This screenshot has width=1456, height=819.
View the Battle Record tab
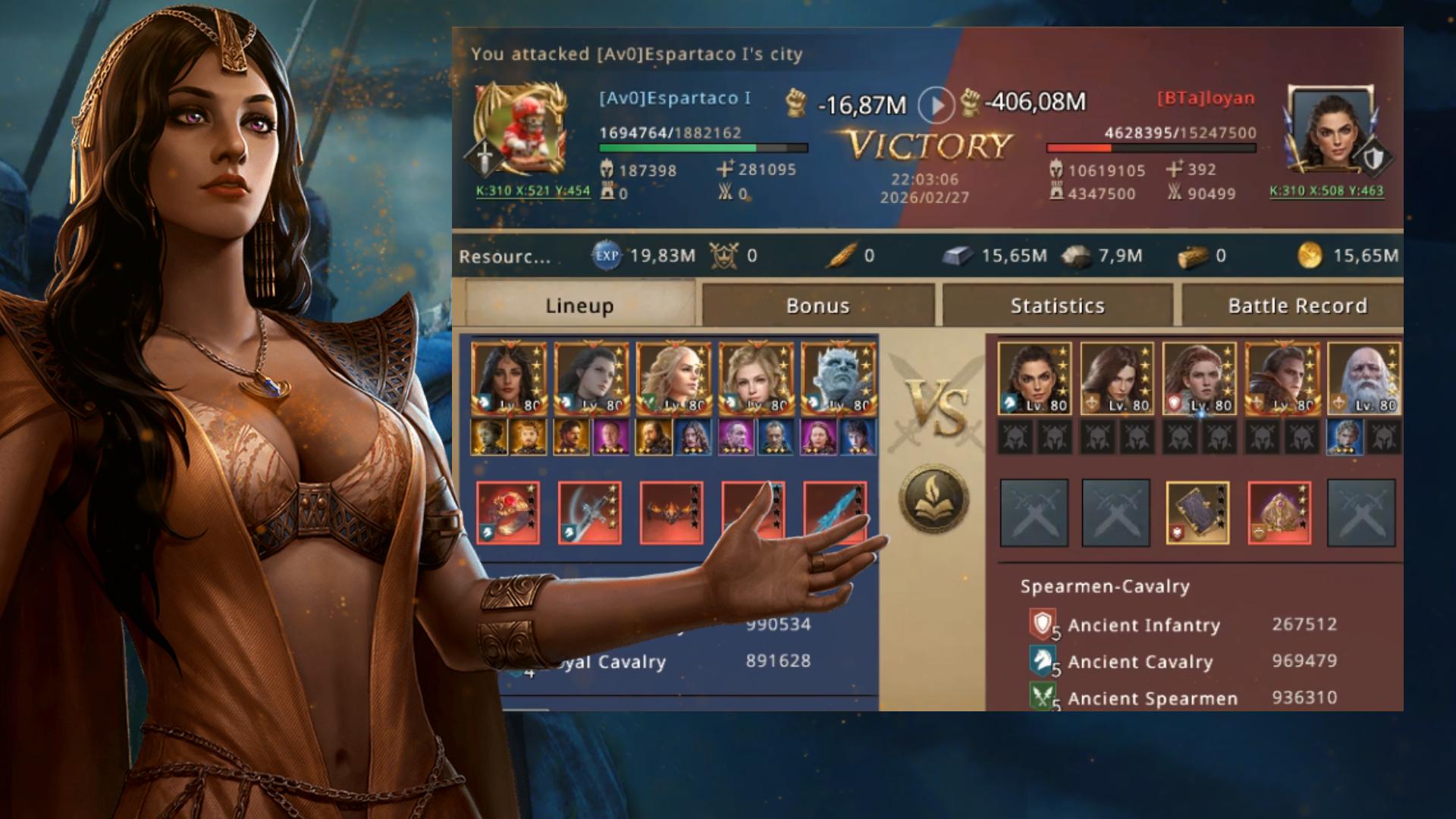[x=1297, y=306]
